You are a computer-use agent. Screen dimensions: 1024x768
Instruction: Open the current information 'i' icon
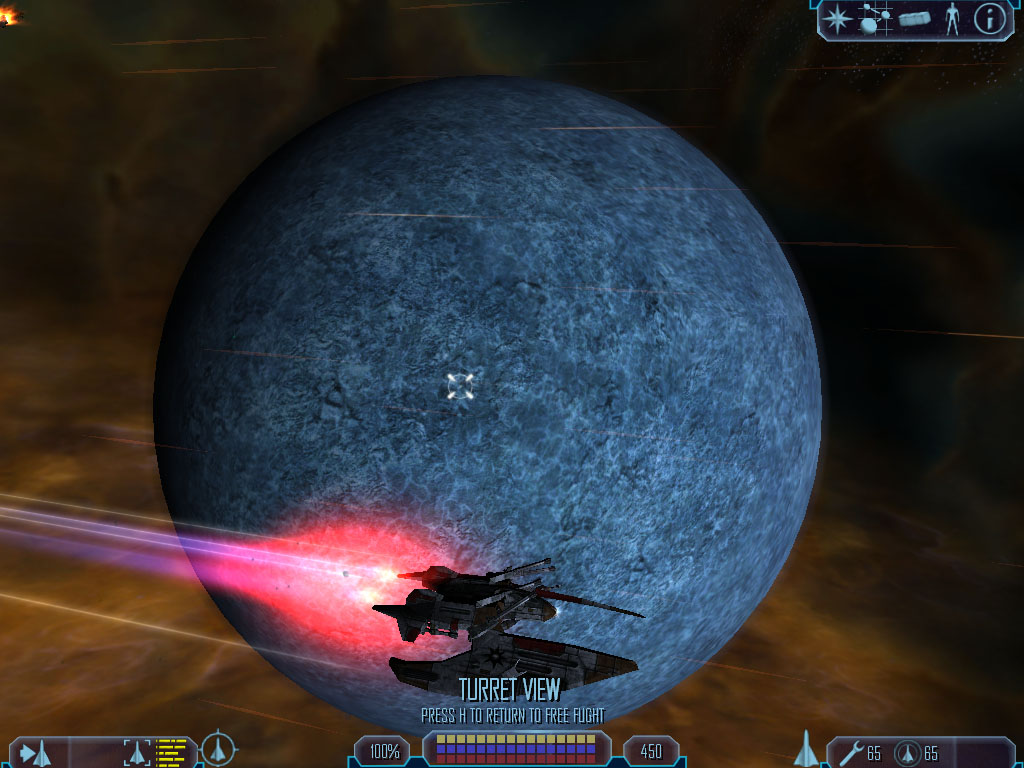coord(989,19)
